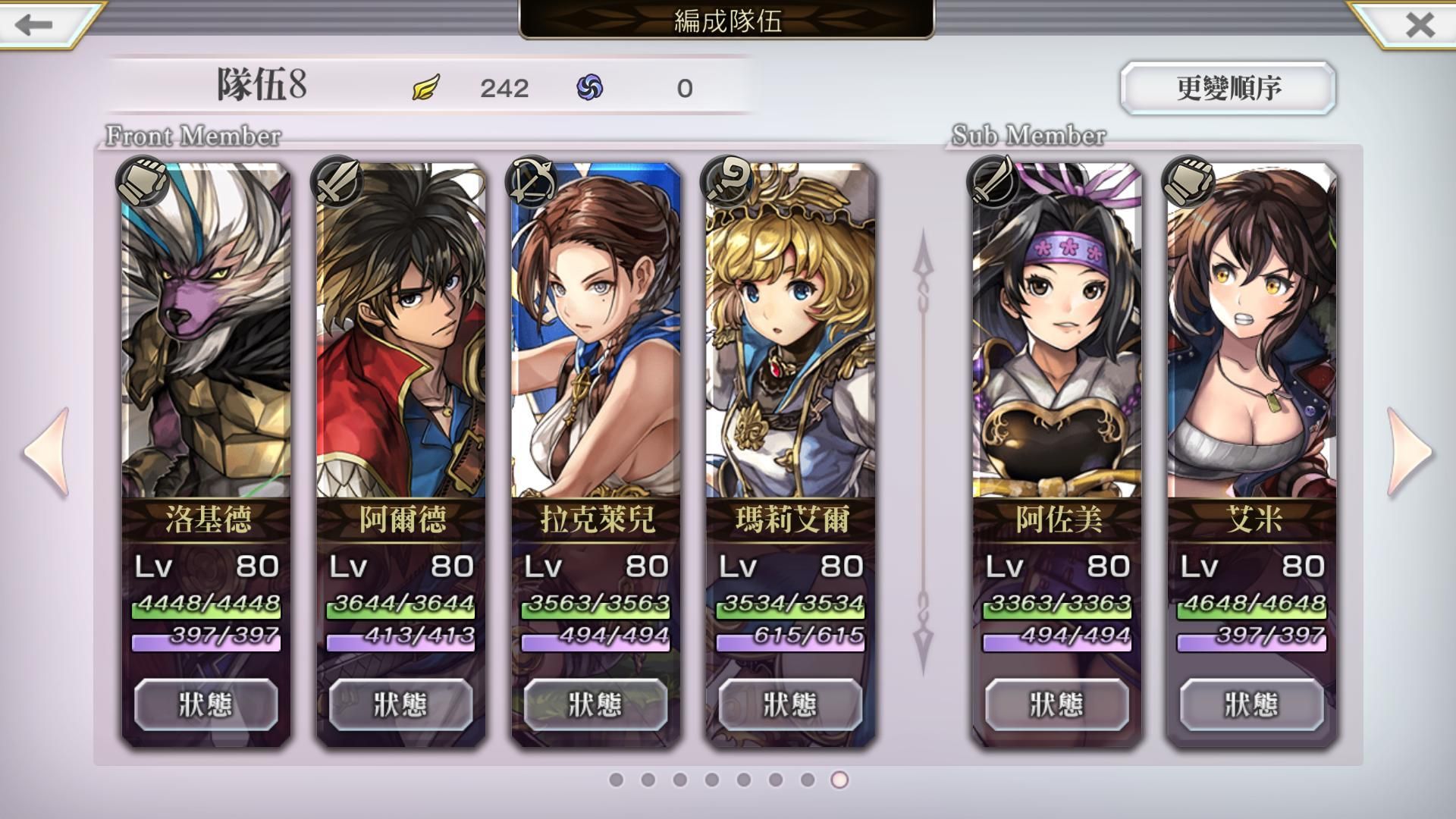Open the 更變順序 change order button

tap(1228, 88)
